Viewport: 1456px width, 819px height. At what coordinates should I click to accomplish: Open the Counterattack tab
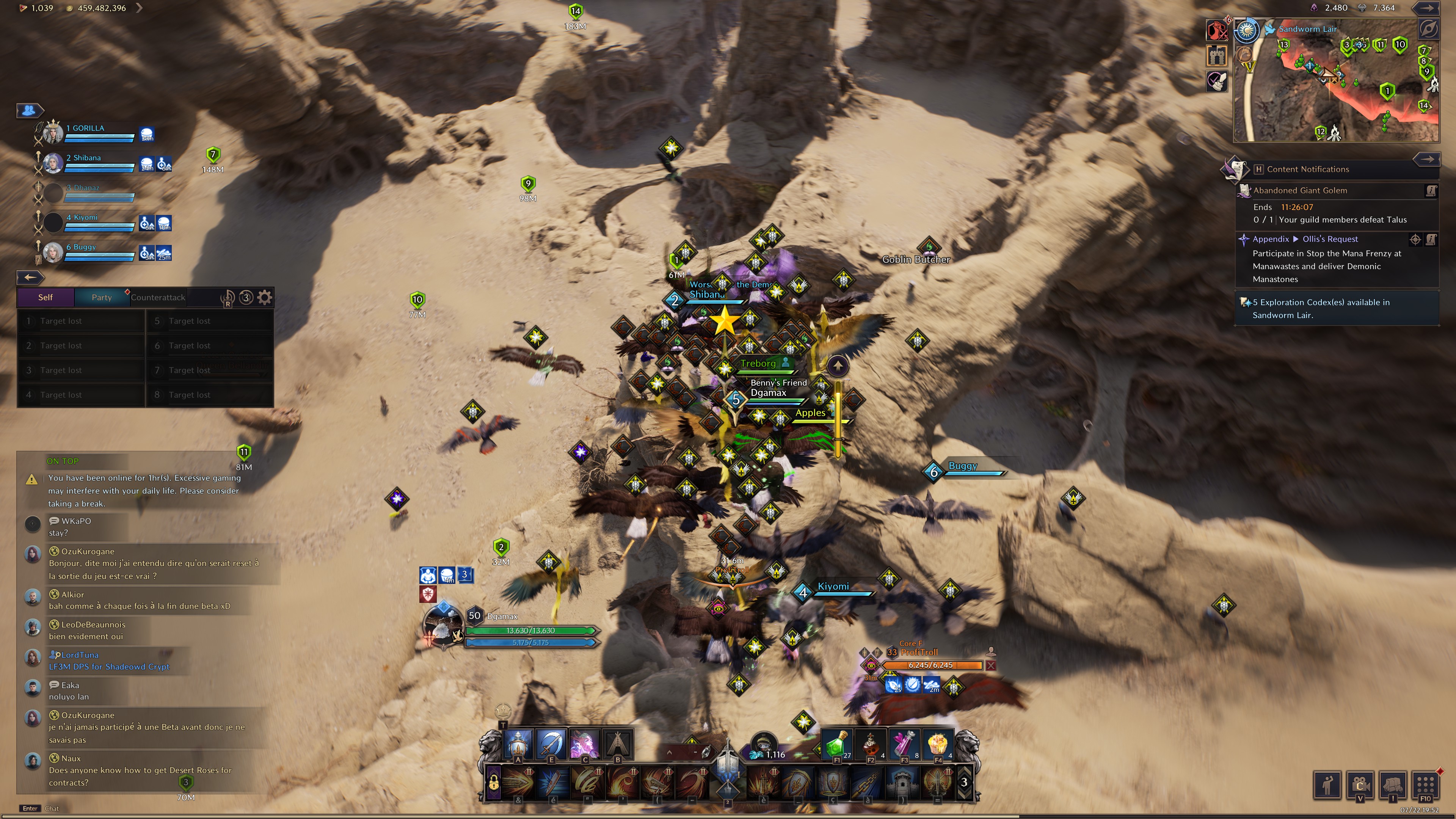158,297
